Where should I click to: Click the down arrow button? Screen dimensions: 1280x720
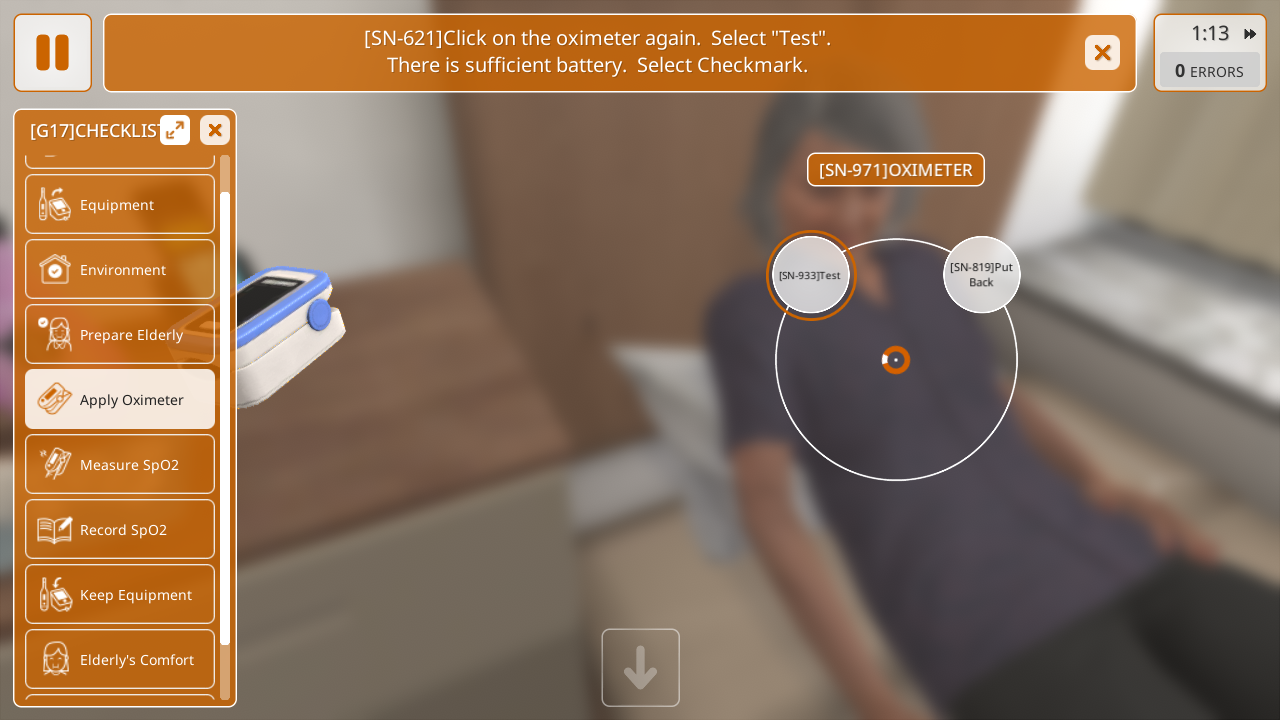click(x=640, y=667)
